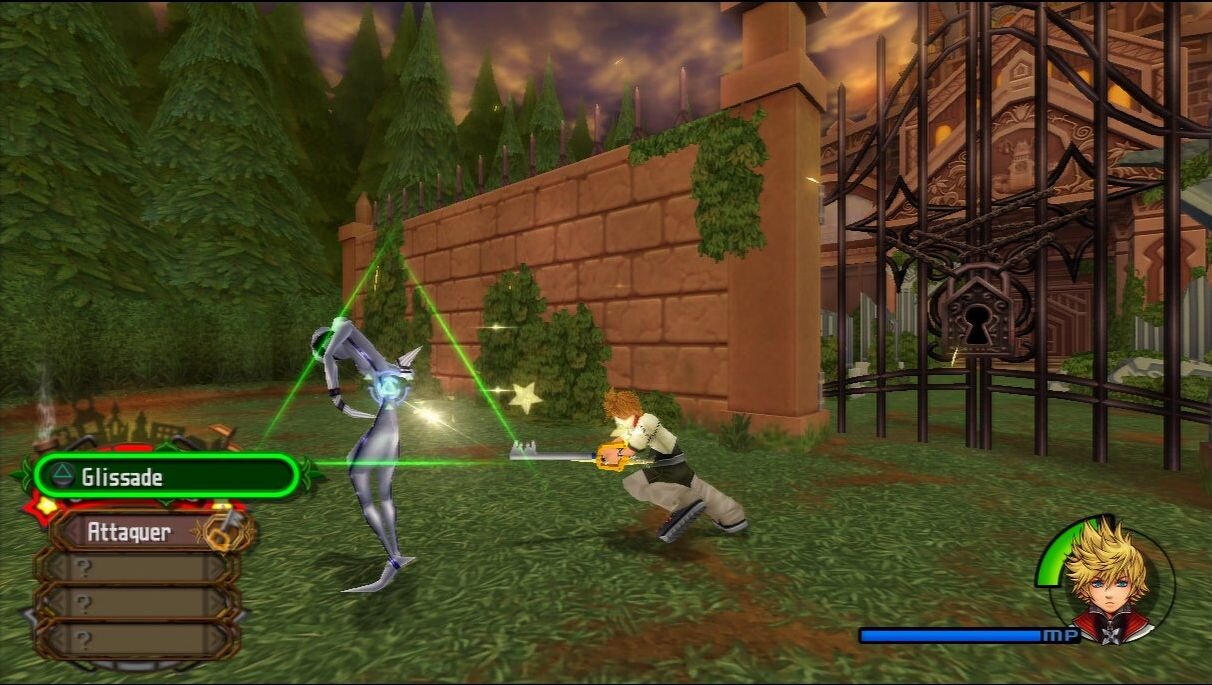Choose the Attaquer command

click(140, 532)
